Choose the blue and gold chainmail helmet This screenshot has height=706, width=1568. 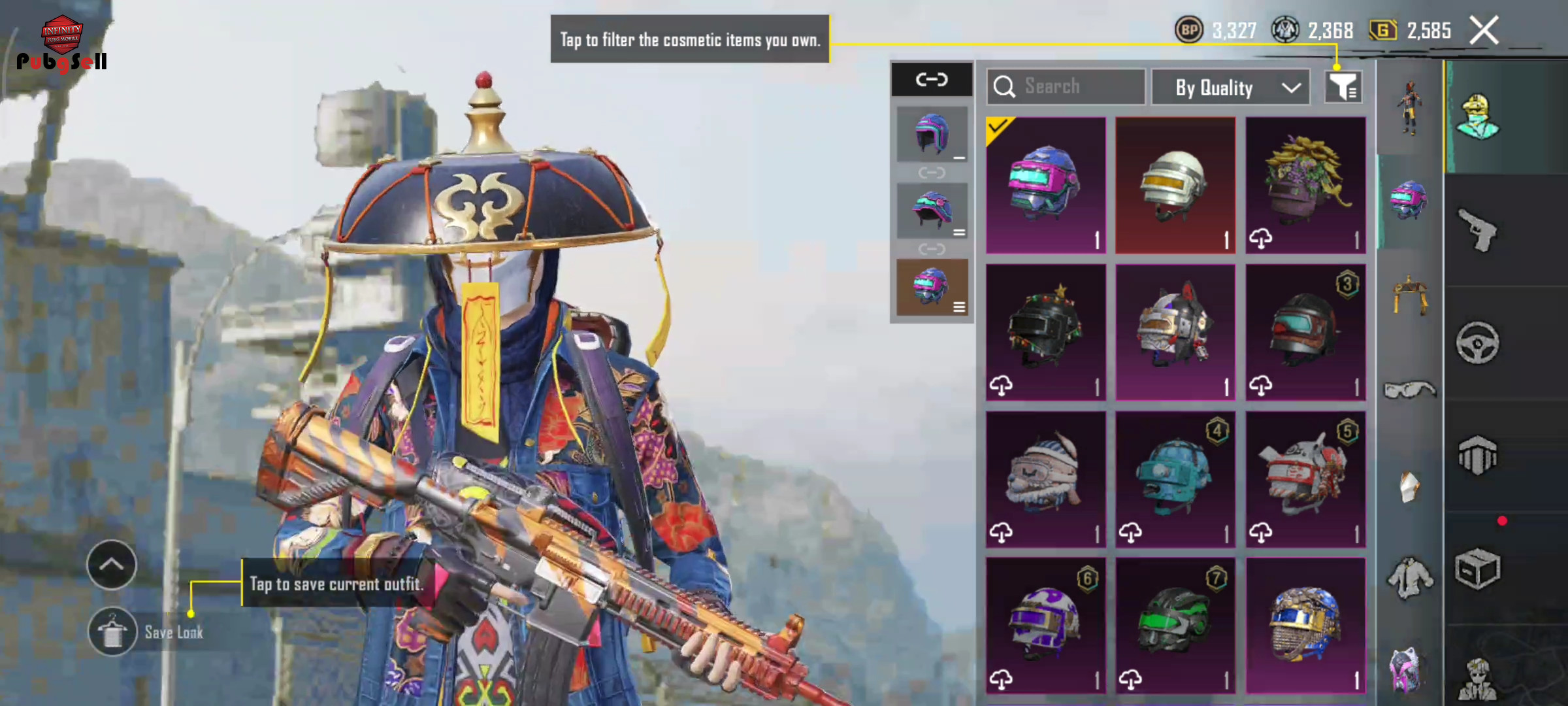tap(1305, 626)
